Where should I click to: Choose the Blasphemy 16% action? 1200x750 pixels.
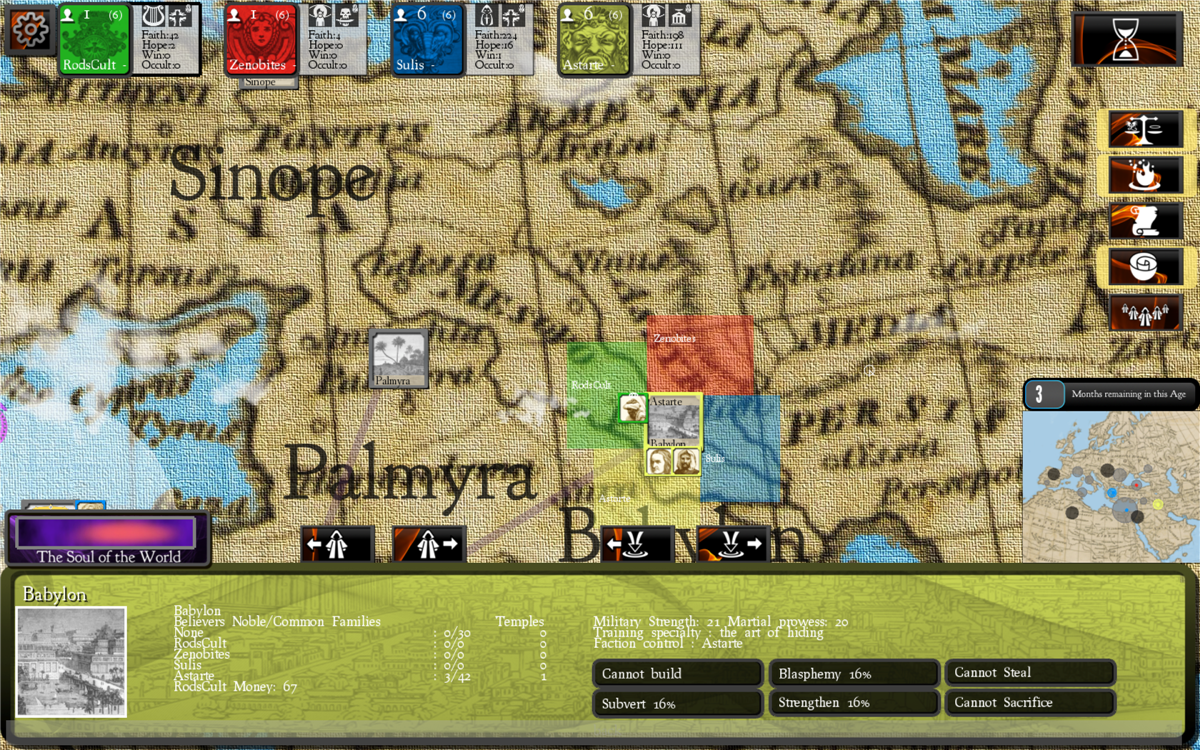point(853,673)
